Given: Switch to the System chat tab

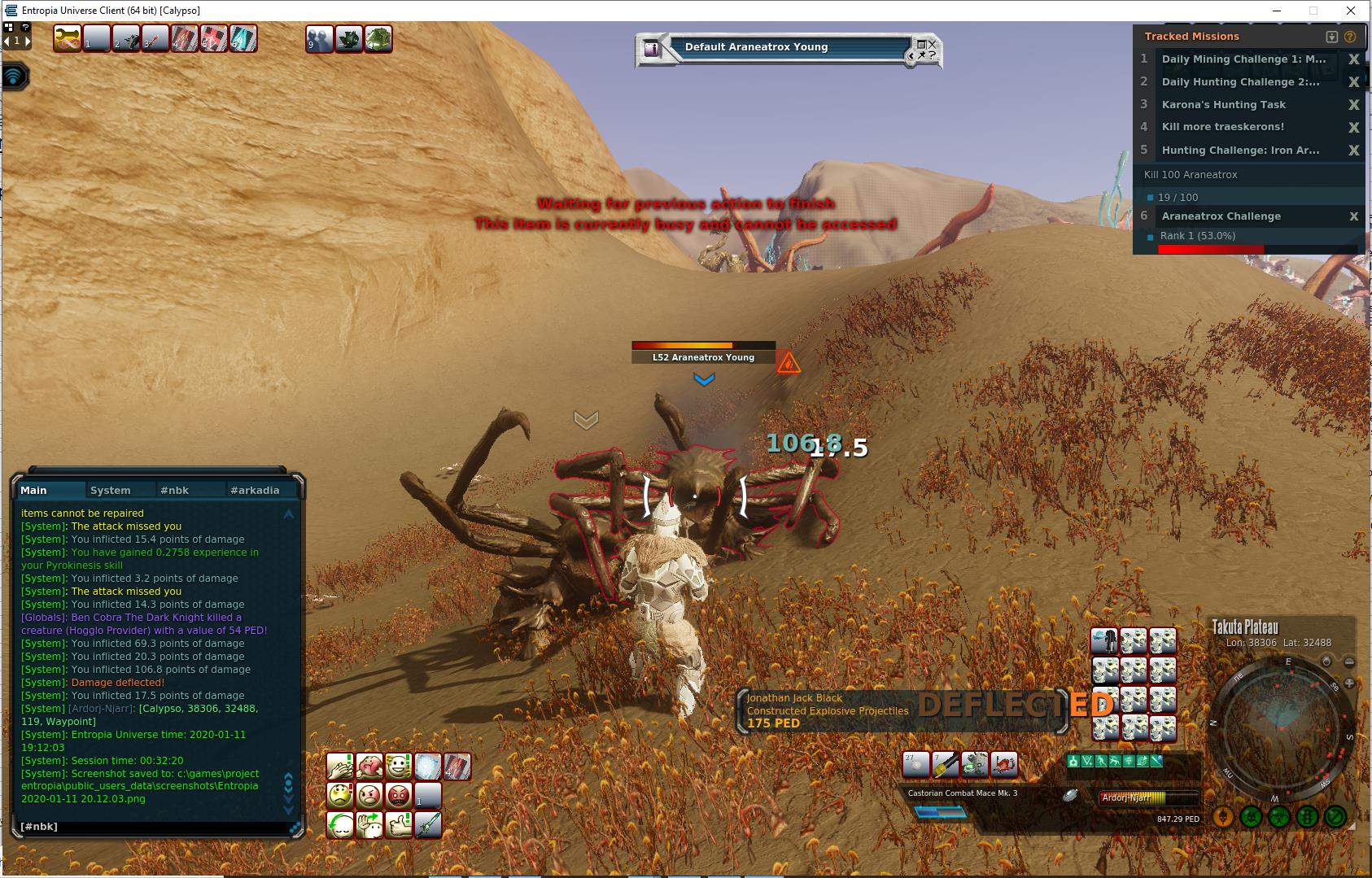Looking at the screenshot, I should tap(111, 490).
